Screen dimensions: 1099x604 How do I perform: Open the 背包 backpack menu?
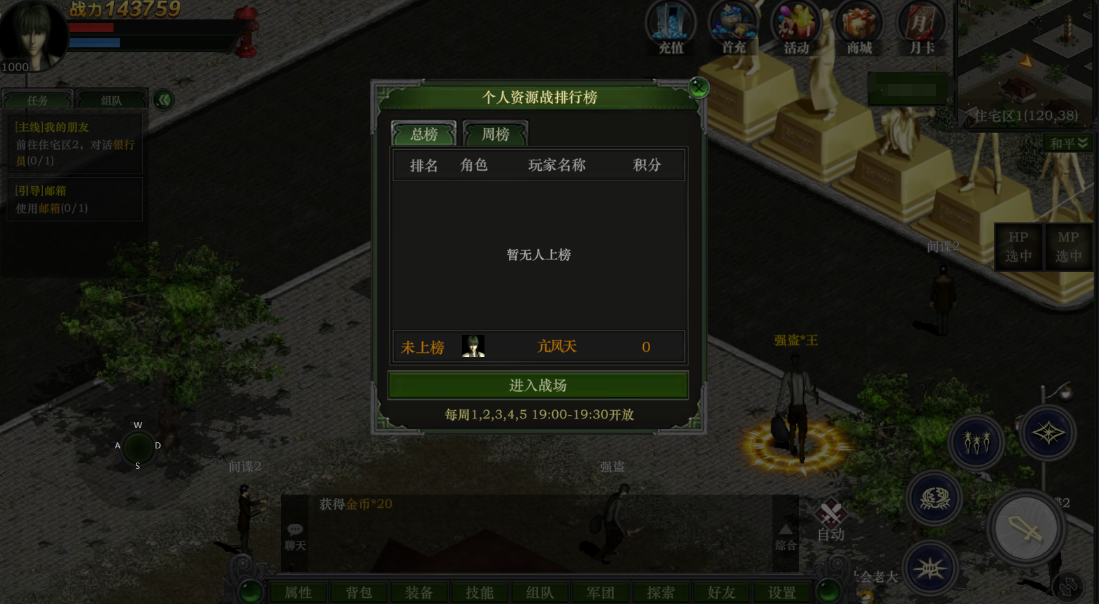pos(358,592)
